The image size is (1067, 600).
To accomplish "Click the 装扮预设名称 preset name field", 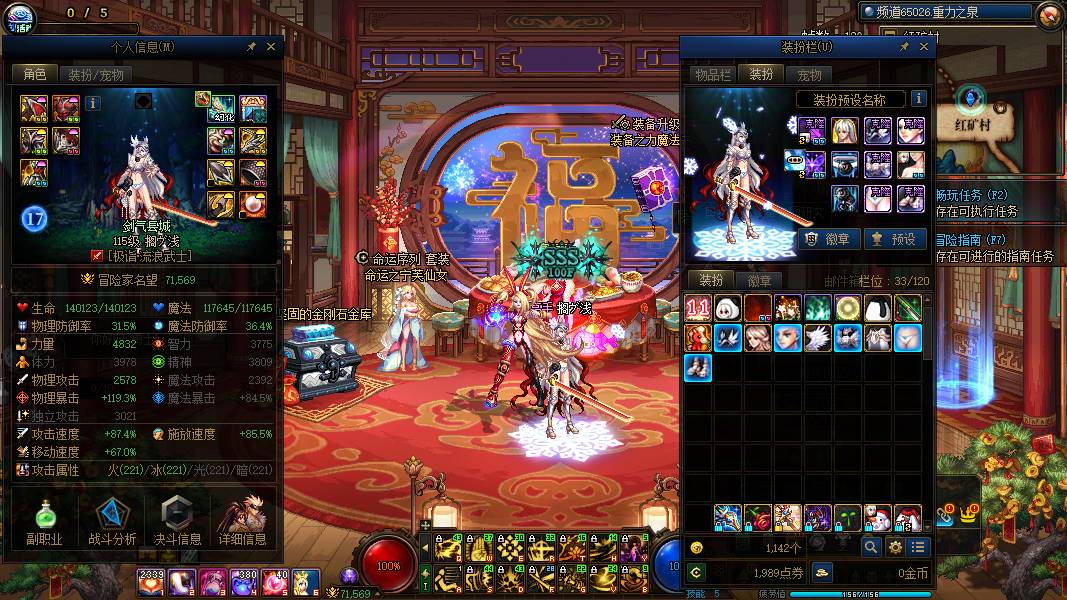I will (x=851, y=99).
